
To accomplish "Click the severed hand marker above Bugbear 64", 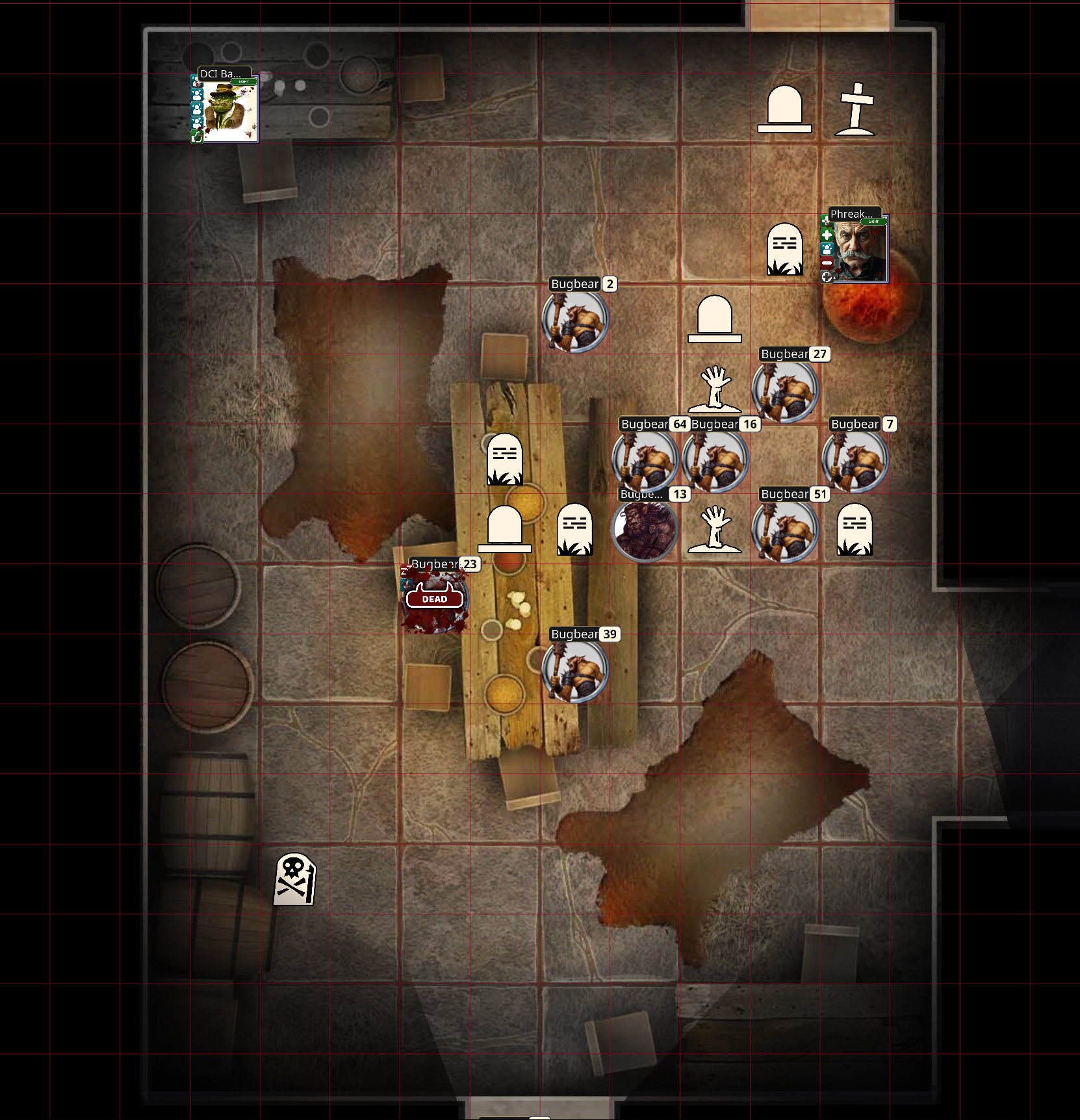I will coord(715,388).
